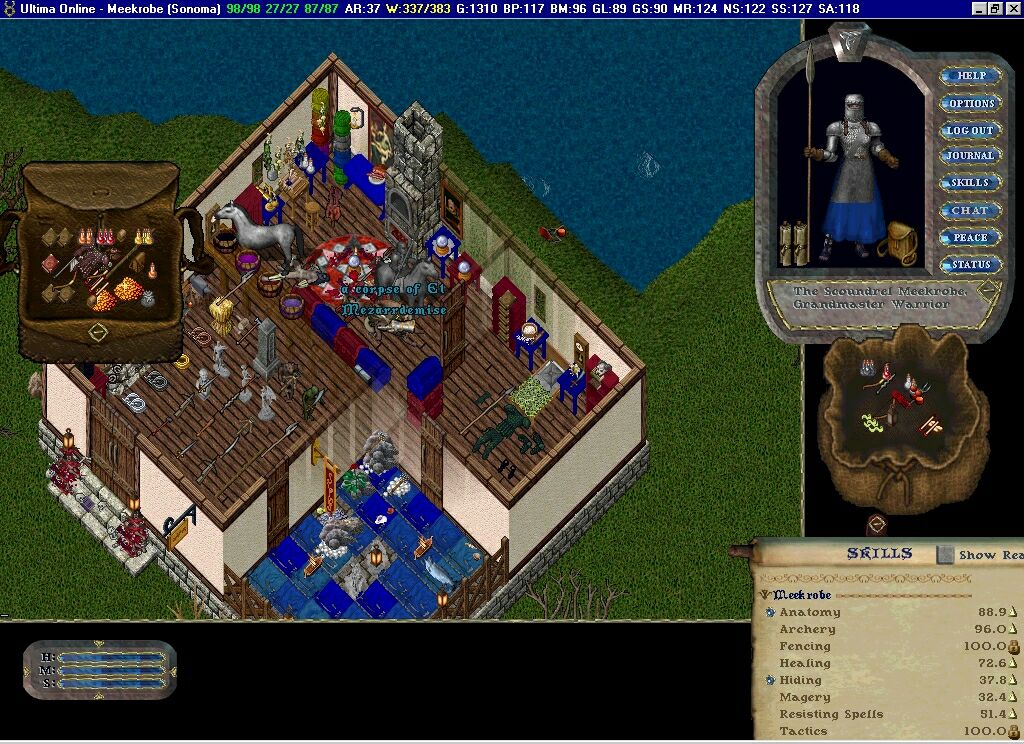1024x744 pixels.
Task: Use the Hiding skill's blue gem button
Action: (770, 680)
